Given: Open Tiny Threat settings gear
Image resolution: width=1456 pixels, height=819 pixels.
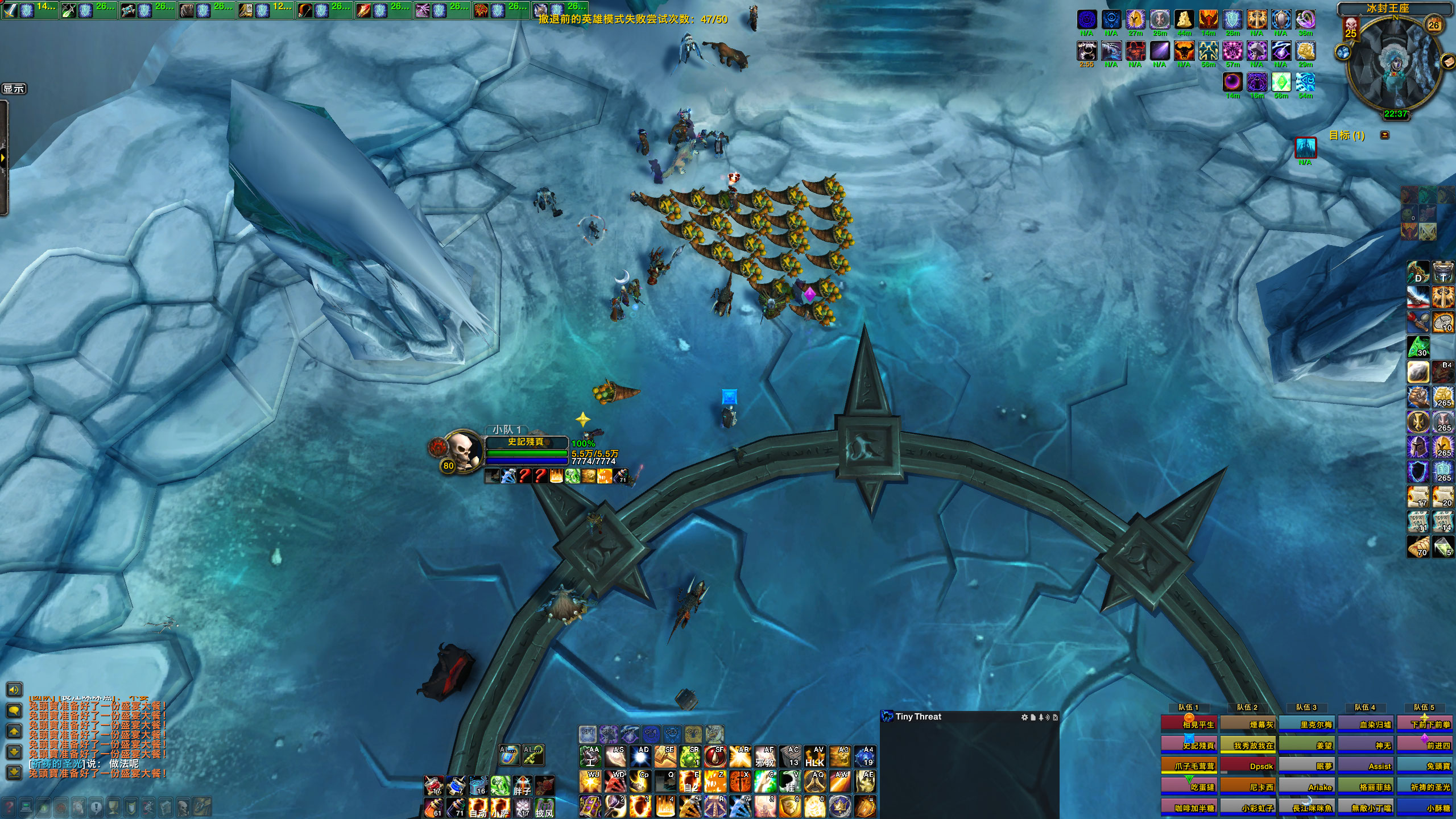Looking at the screenshot, I should point(1024,717).
